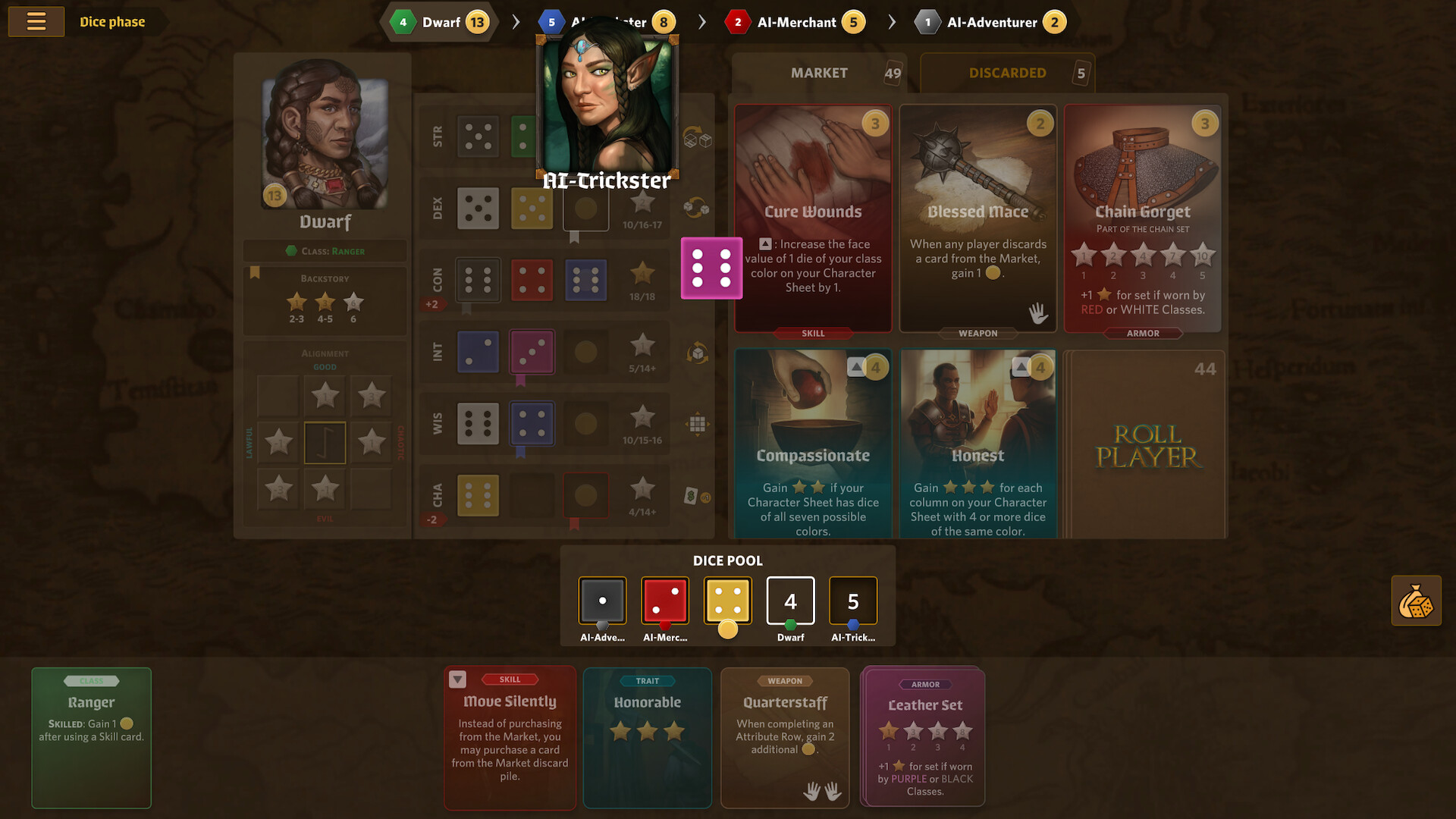The image size is (1456, 819).
Task: Expand the Honest card details
Action: [x=1021, y=366]
